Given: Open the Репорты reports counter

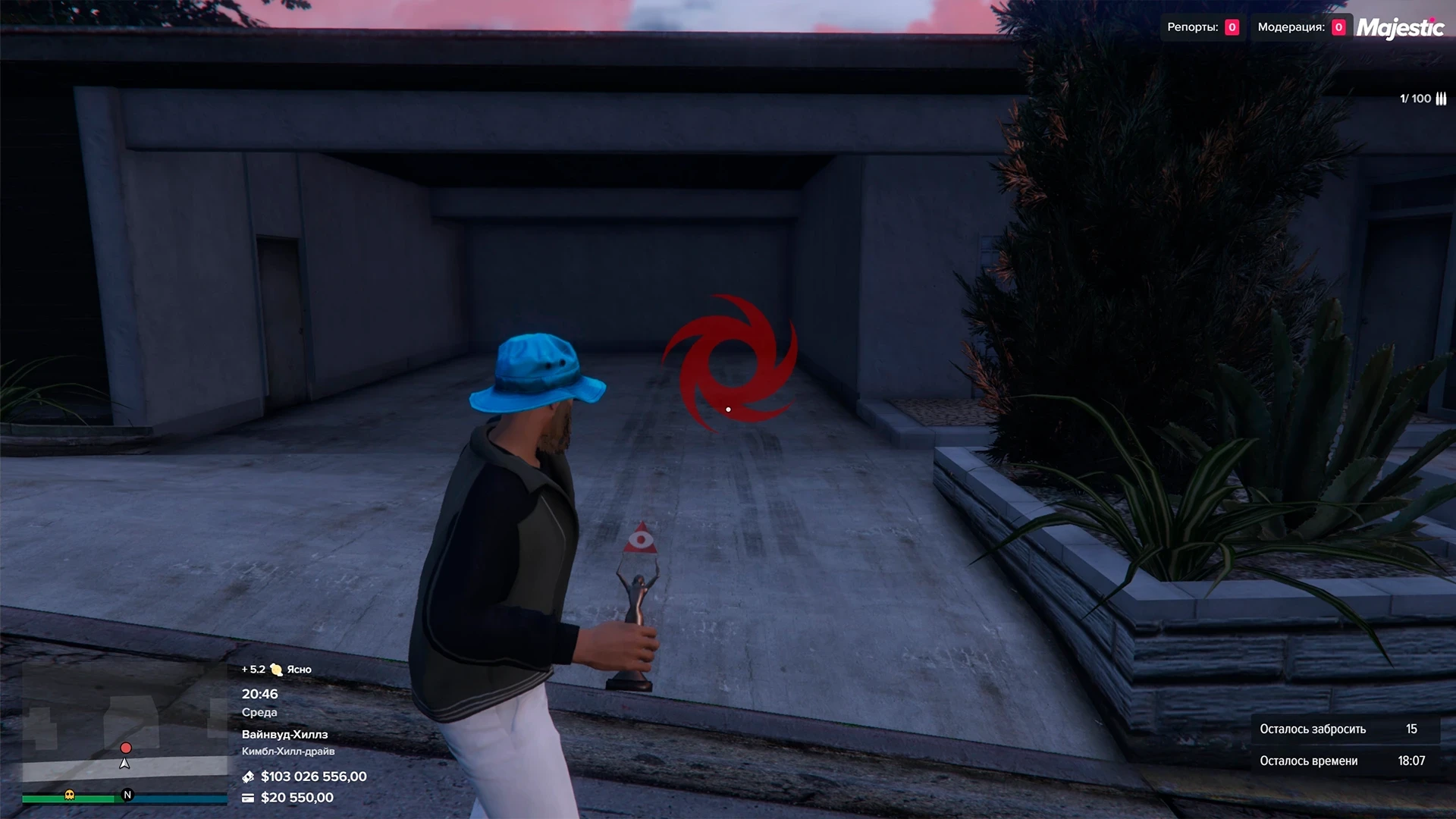Looking at the screenshot, I should 1202,27.
